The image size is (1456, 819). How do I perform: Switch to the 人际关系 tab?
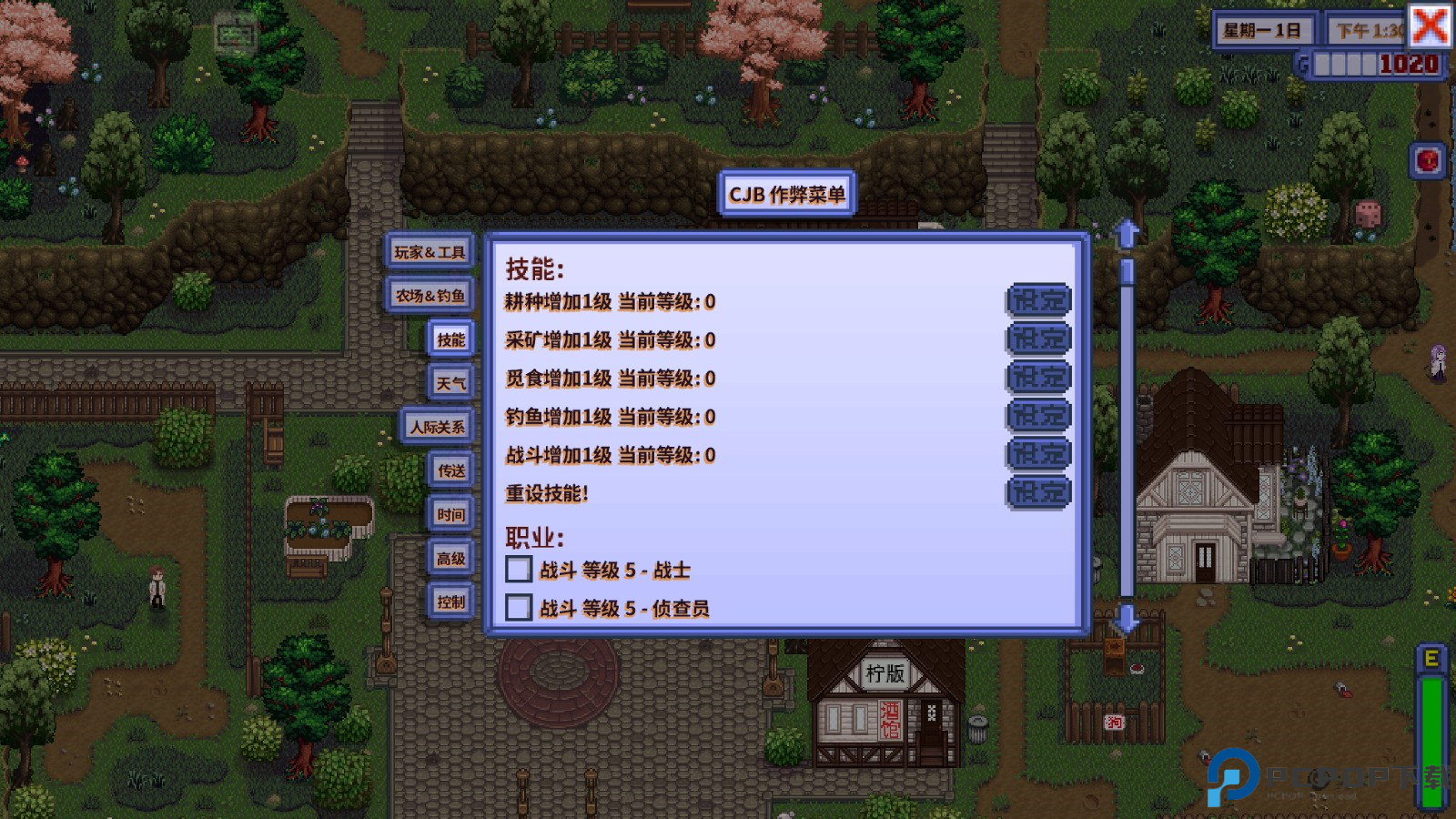pyautogui.click(x=437, y=427)
